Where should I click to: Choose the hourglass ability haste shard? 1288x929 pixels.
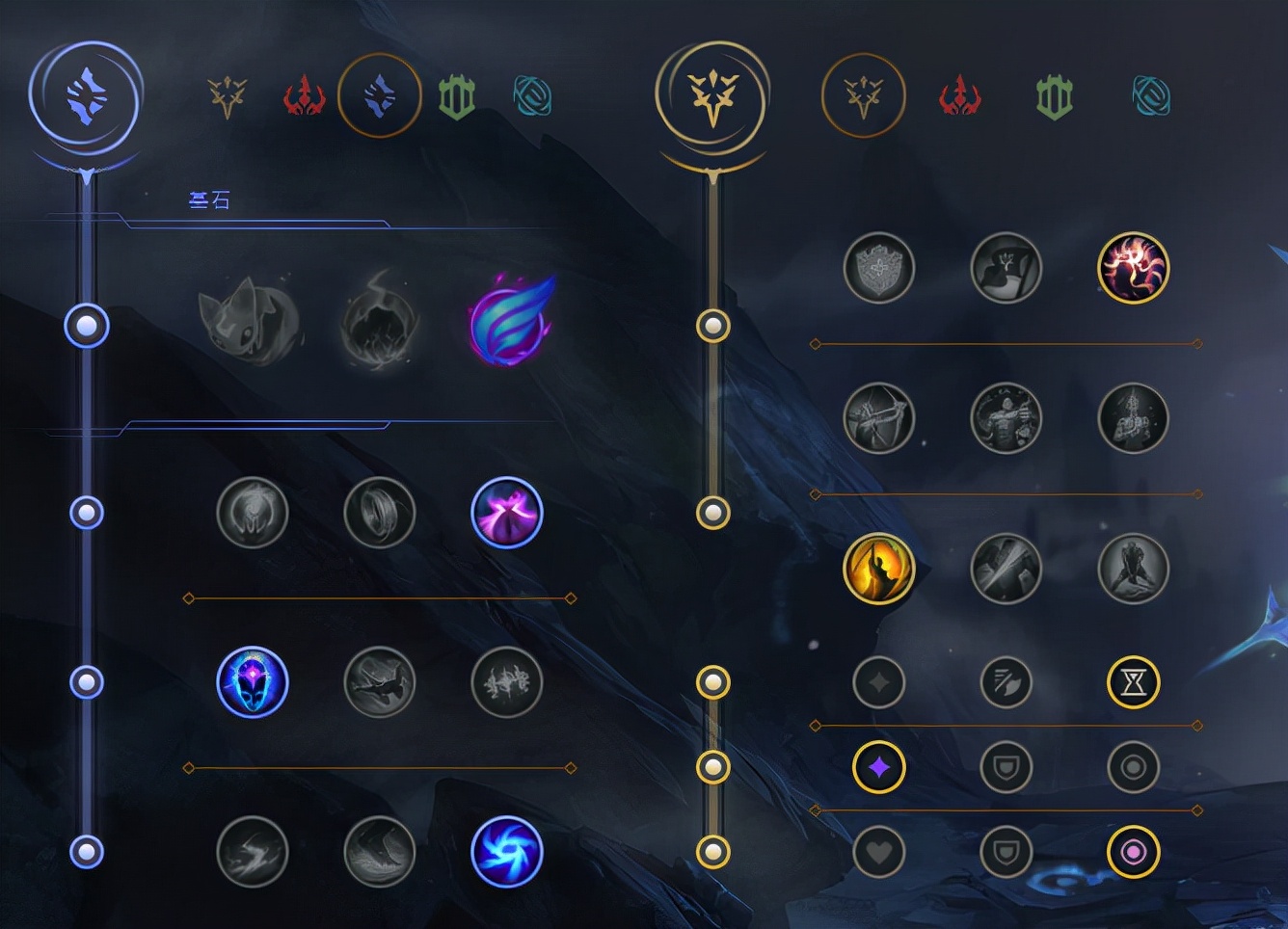[1134, 682]
